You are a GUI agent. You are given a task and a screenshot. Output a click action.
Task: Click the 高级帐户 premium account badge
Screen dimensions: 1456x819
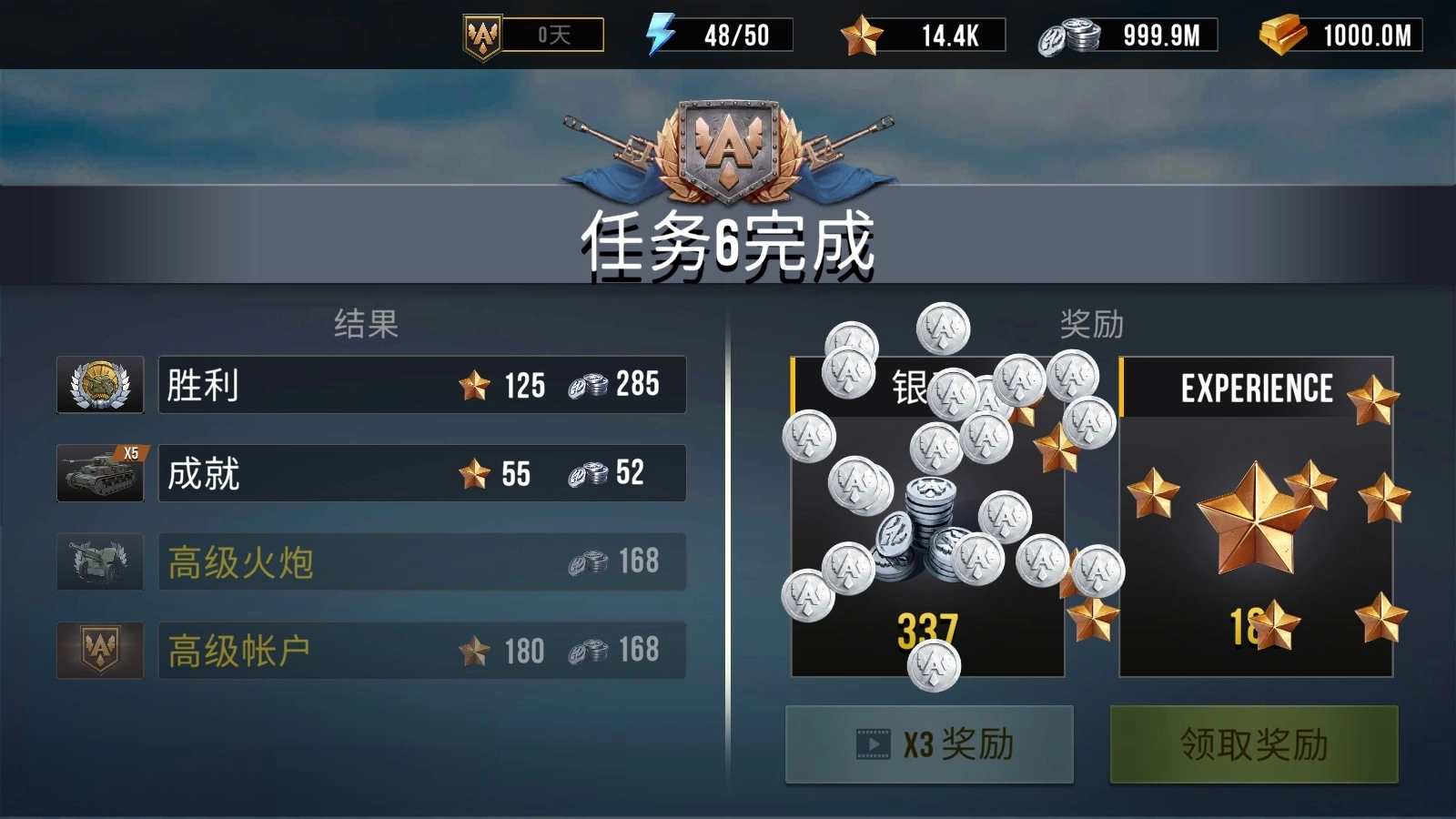coord(99,651)
